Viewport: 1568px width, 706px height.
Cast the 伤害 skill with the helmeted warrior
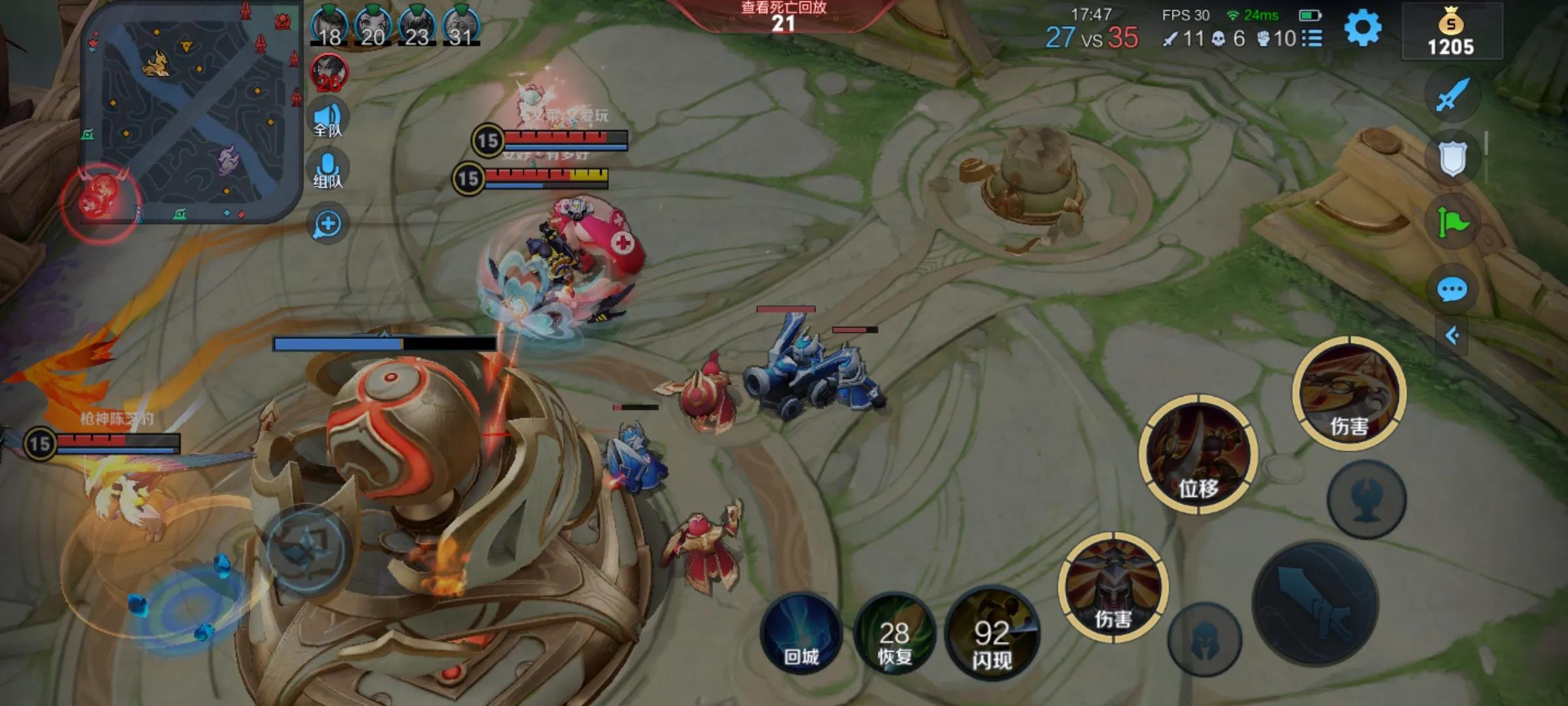pos(1113,586)
